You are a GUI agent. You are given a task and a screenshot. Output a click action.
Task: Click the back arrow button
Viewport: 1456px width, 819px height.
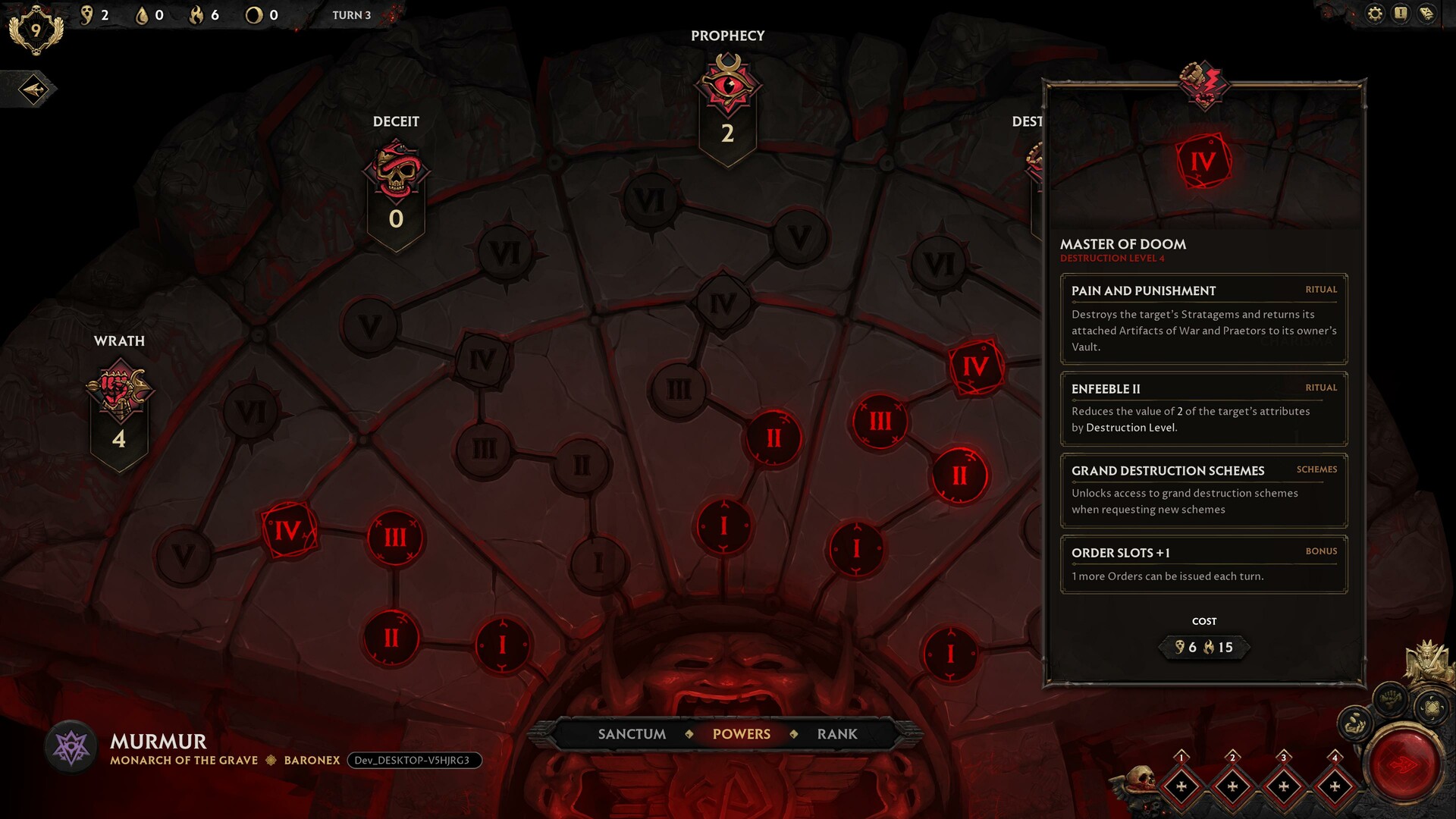click(33, 90)
